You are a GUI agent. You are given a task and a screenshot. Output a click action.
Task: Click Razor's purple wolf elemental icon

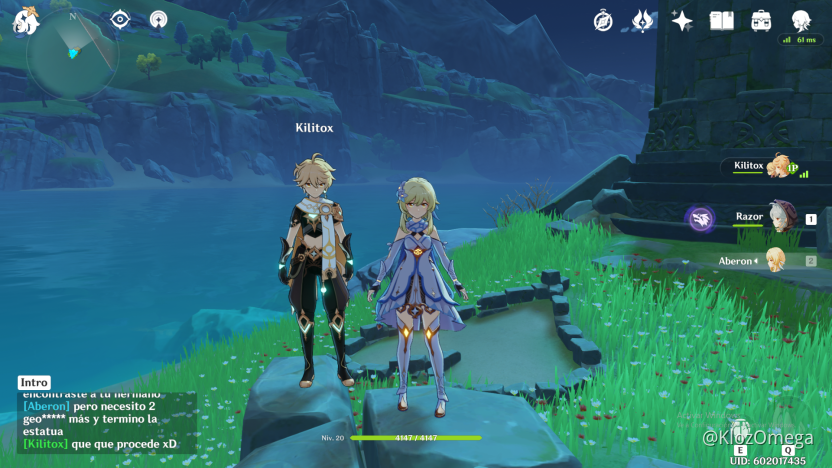click(x=700, y=219)
